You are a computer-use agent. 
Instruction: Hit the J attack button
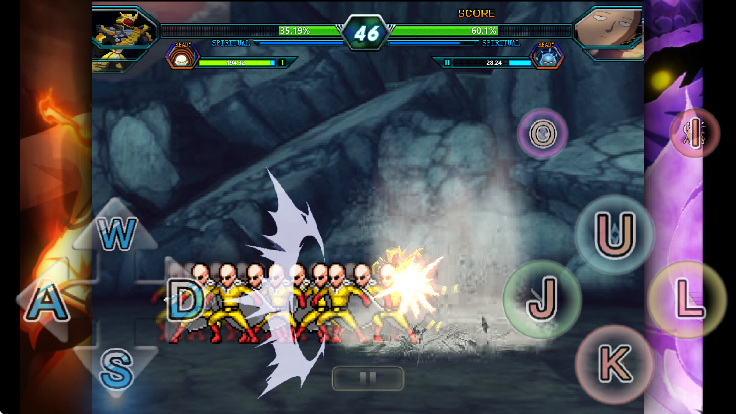pos(541,298)
